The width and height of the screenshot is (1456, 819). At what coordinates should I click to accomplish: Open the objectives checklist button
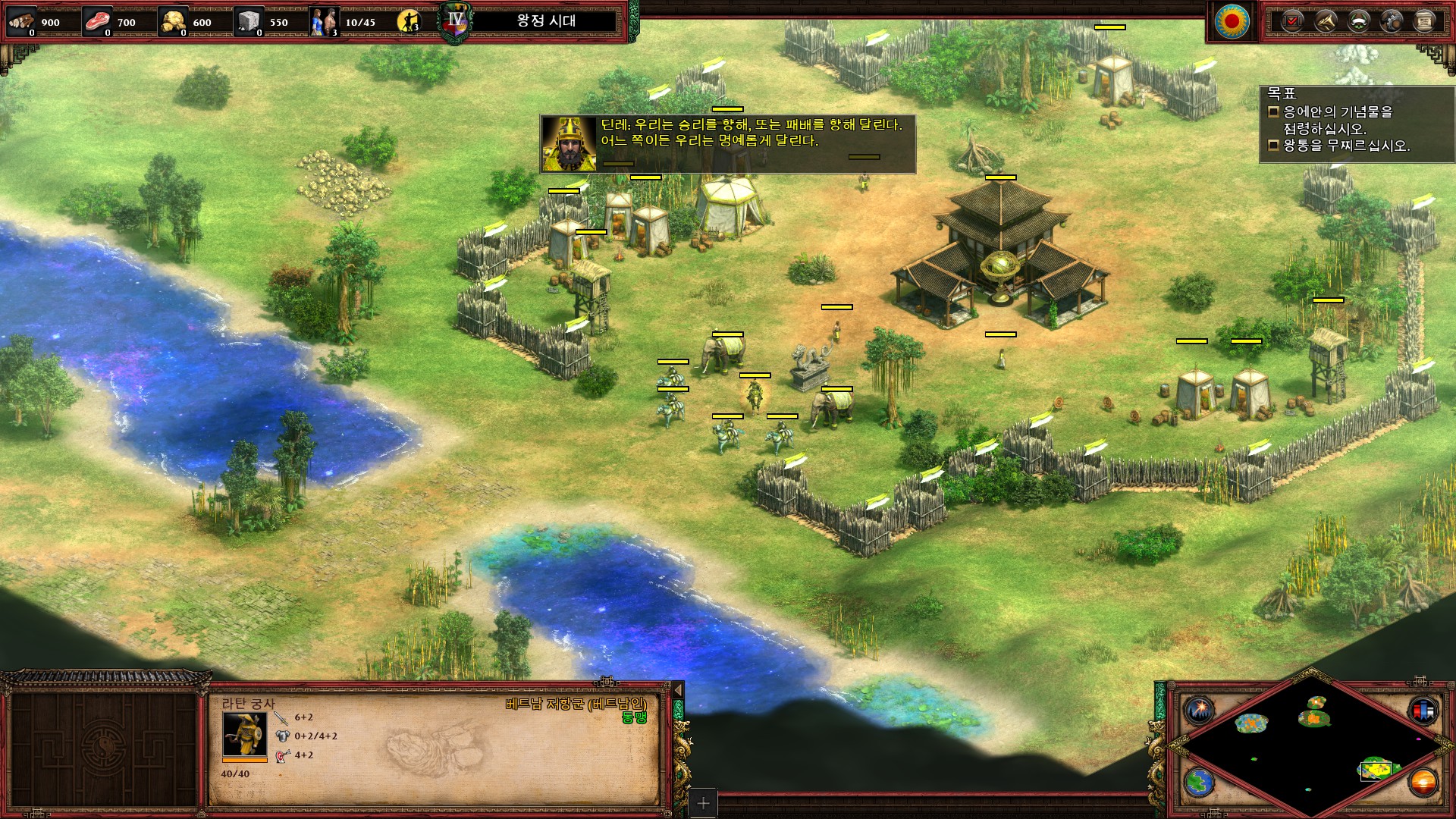pos(1291,21)
